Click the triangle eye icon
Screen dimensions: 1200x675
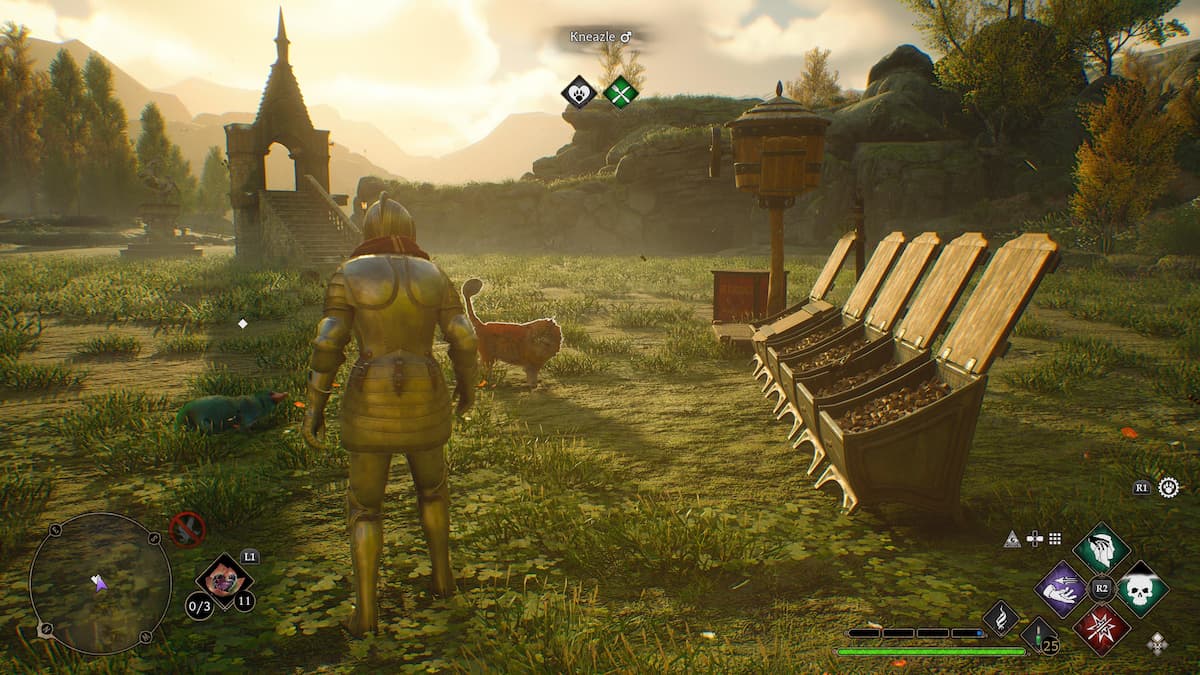click(x=1012, y=538)
